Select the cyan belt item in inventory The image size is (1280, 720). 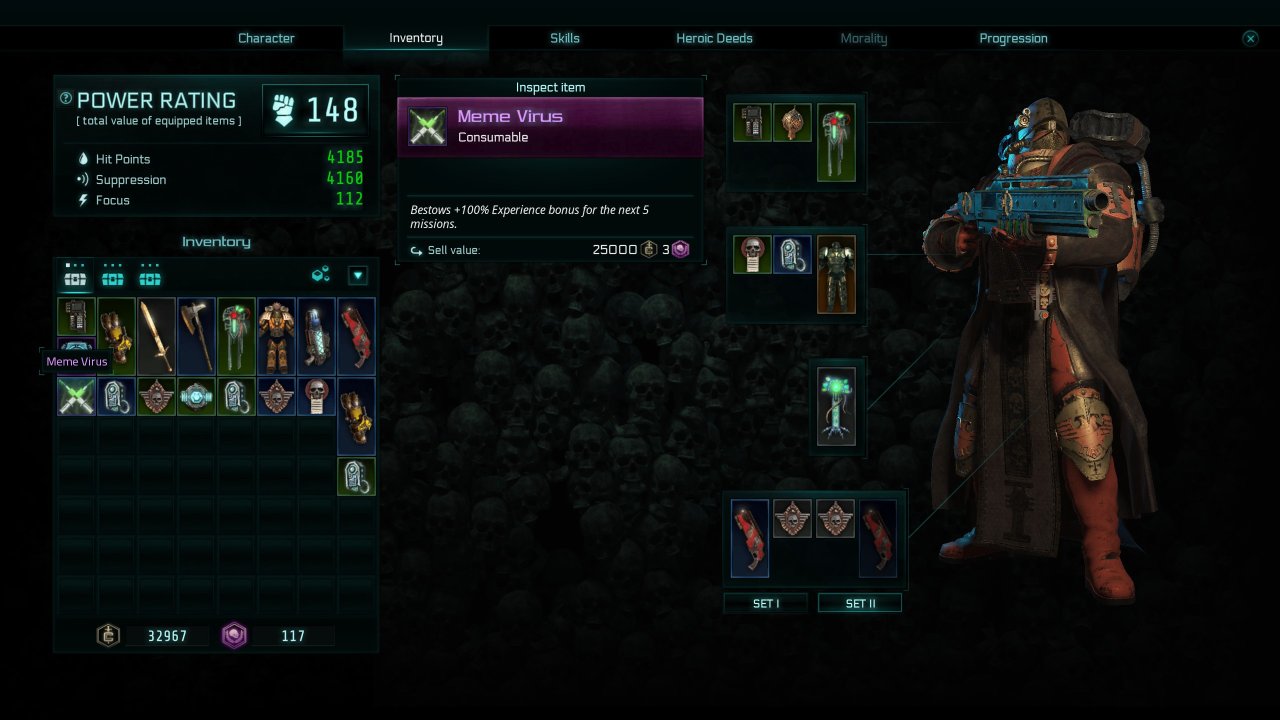tap(196, 396)
